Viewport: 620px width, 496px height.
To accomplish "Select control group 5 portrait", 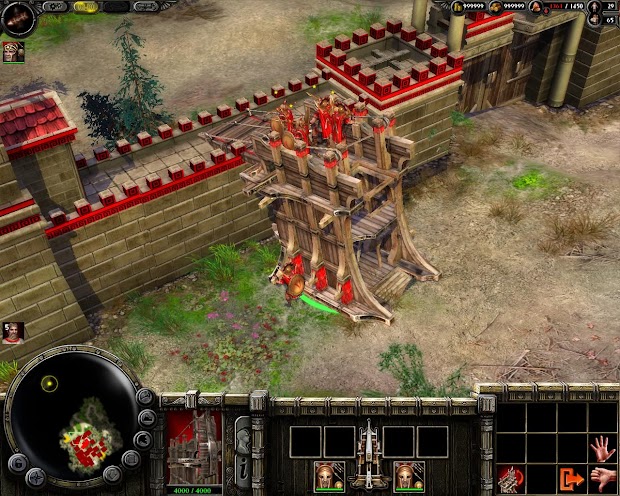I will coord(13,332).
